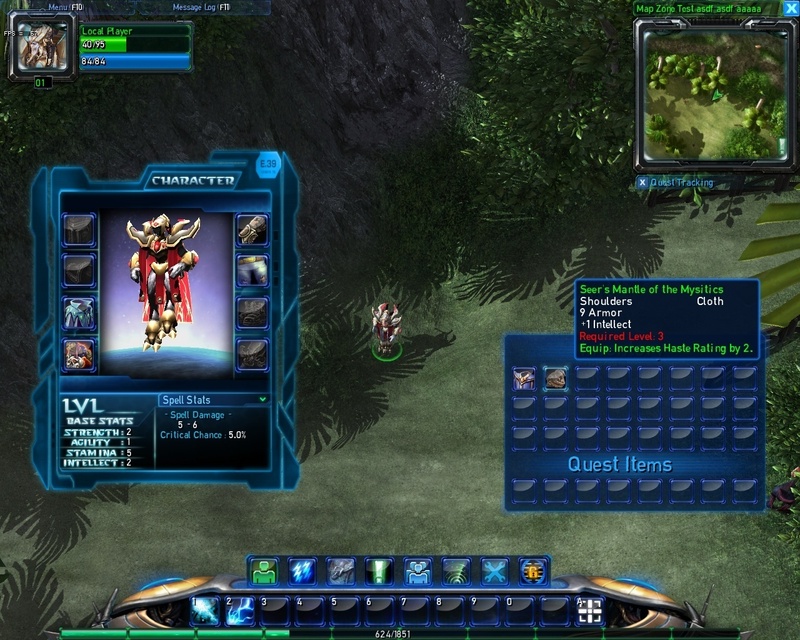Image resolution: width=800 pixels, height=640 pixels.
Task: Open the blue lightning bolts menu button
Action: click(x=302, y=571)
